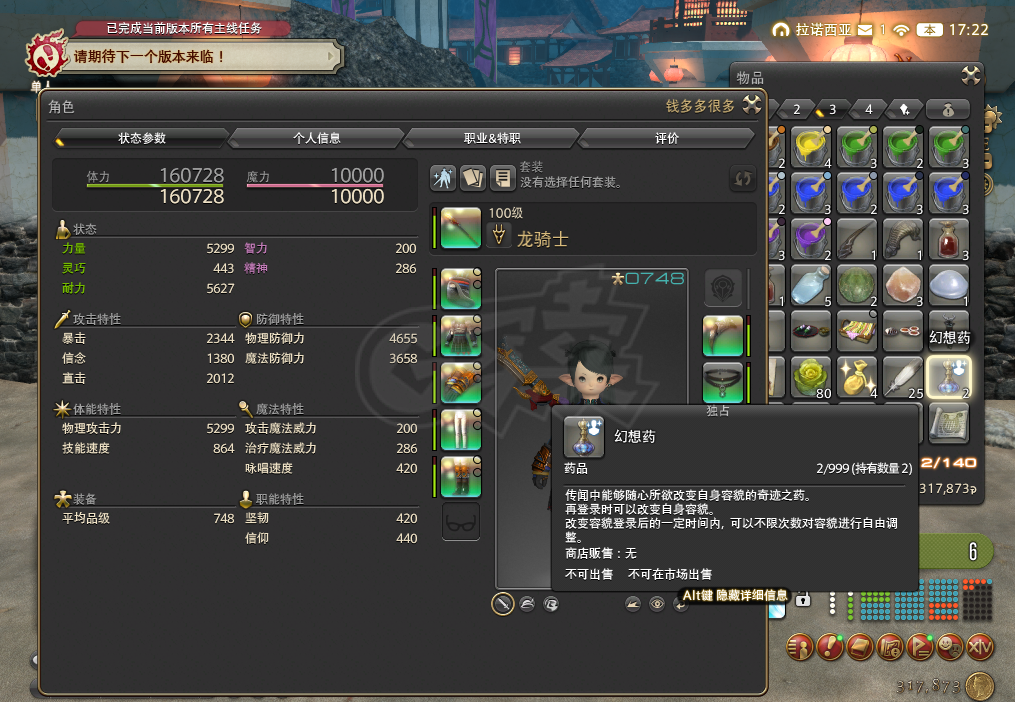The width and height of the screenshot is (1015, 702).
Task: Select the sparkling gold pouch item
Action: (x=855, y=377)
